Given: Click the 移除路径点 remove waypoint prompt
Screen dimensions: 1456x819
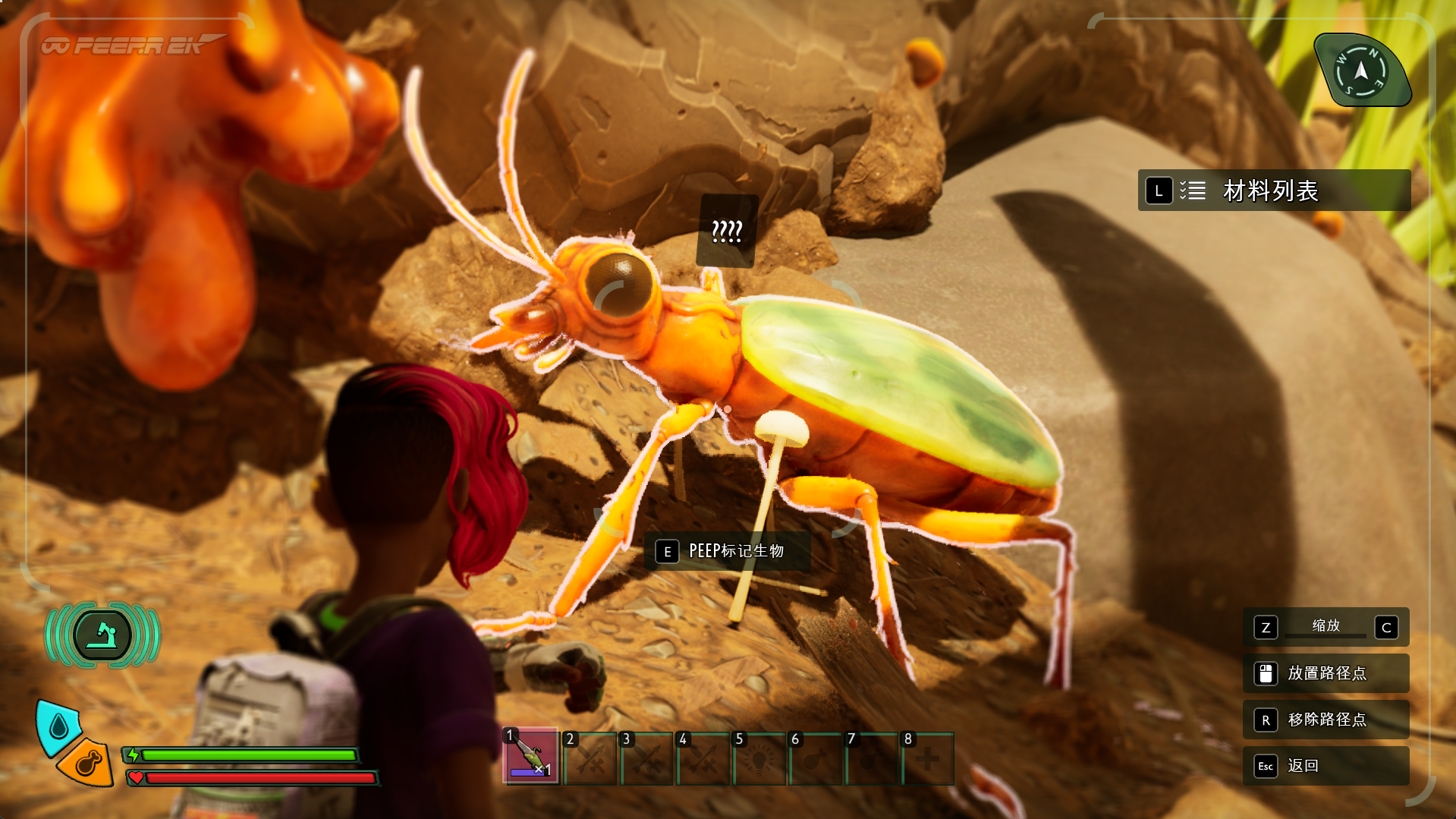Looking at the screenshot, I should (x=1325, y=720).
